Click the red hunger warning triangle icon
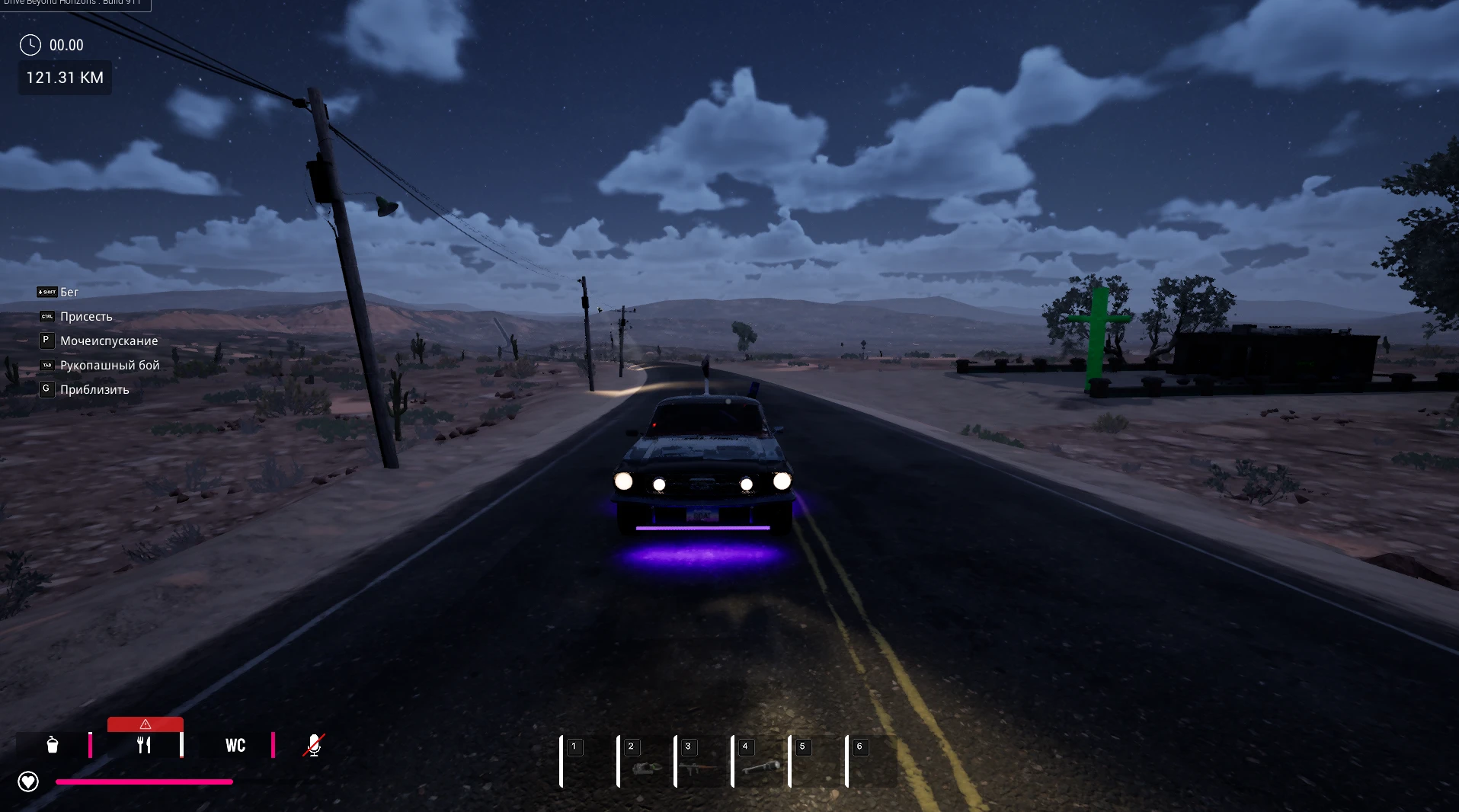Image resolution: width=1459 pixels, height=812 pixels. 145,723
